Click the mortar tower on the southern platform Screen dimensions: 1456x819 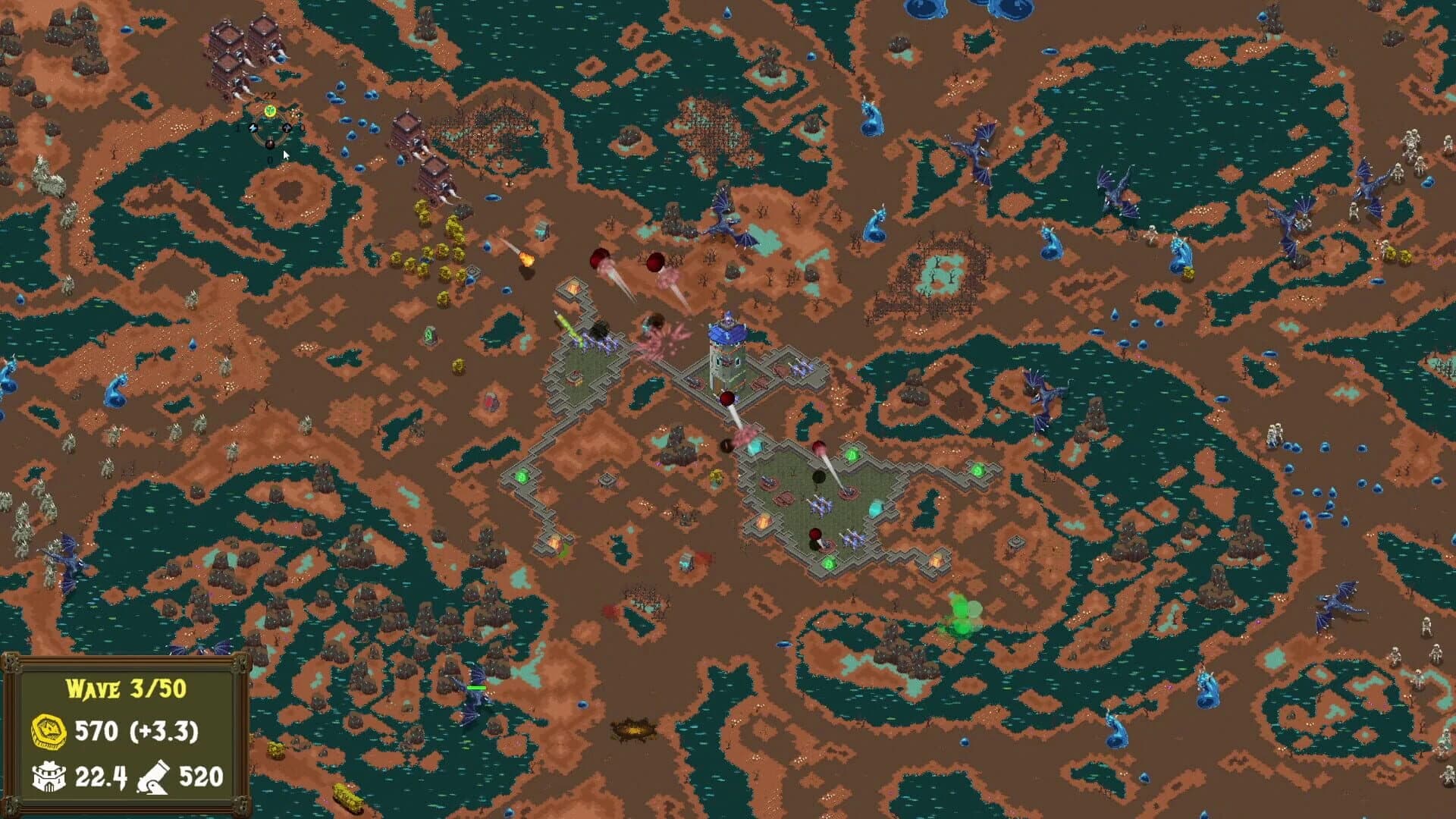pyautogui.click(x=848, y=490)
